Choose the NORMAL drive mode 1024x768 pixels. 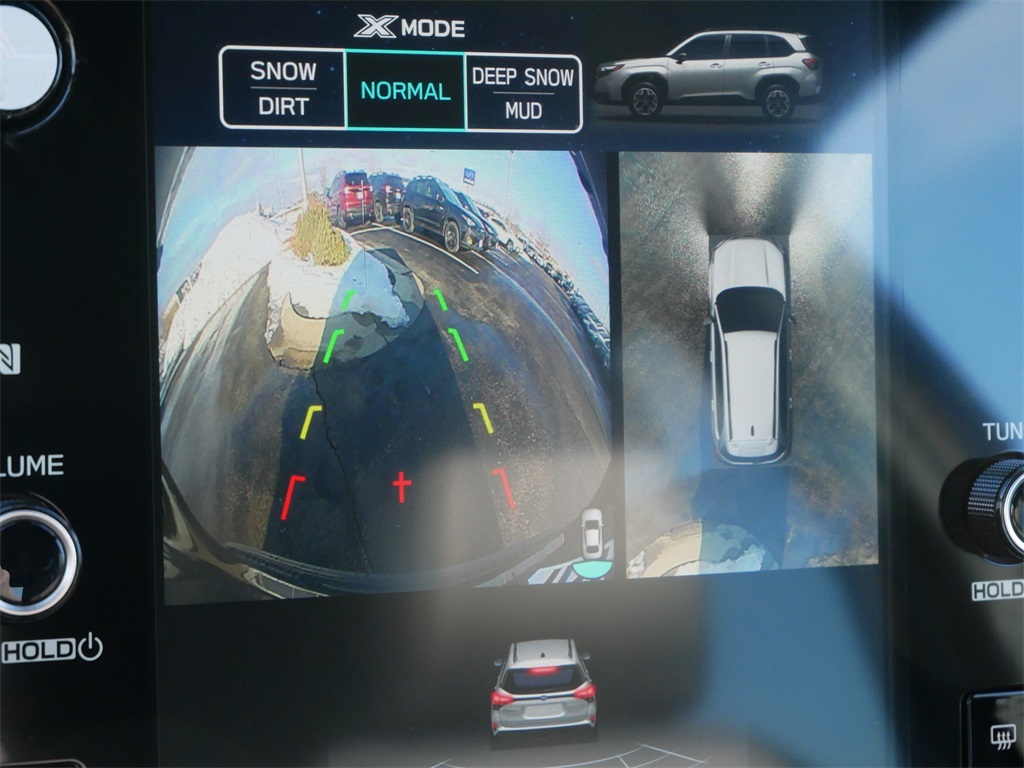(x=405, y=91)
